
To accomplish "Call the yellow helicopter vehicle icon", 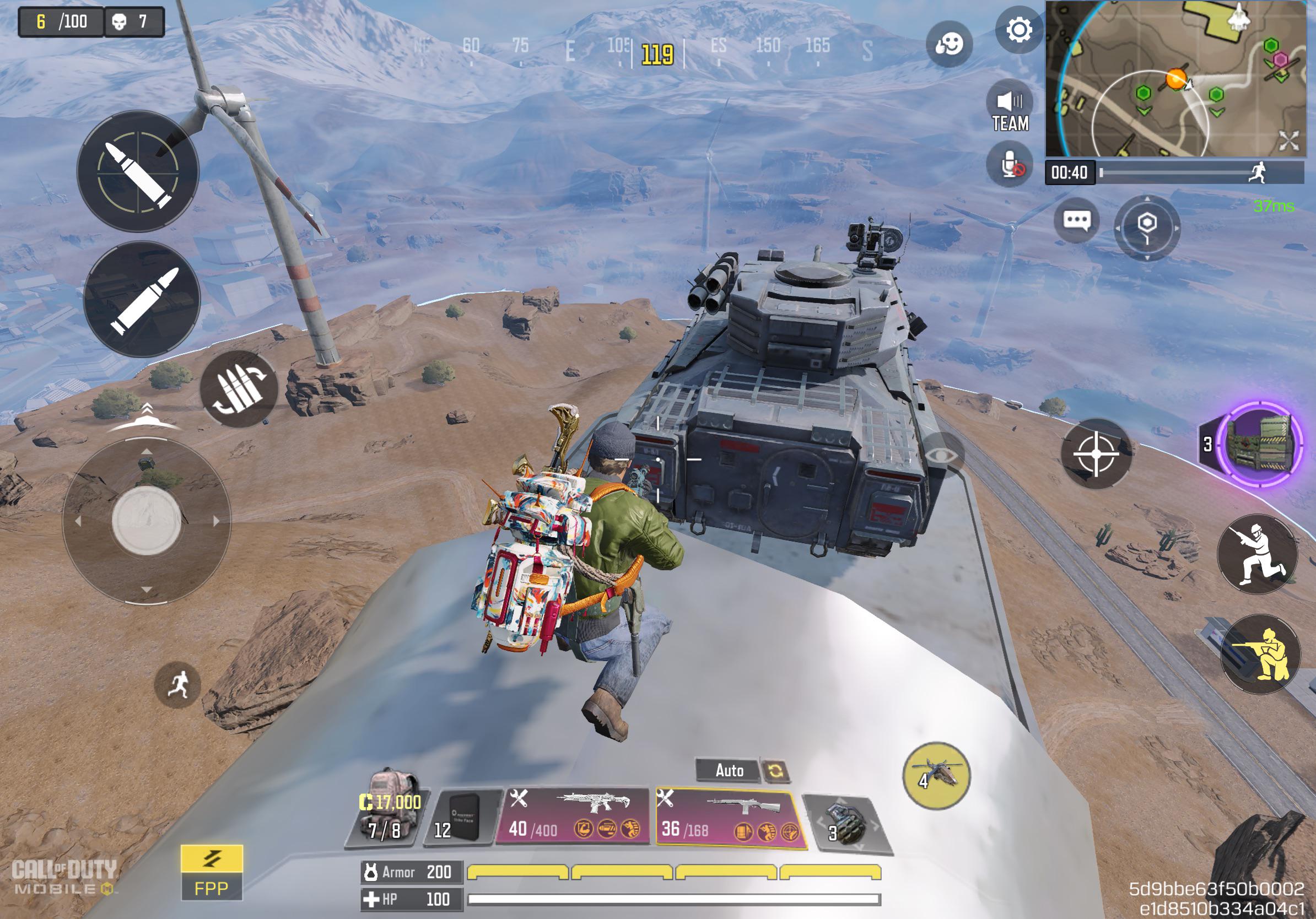I will 936,776.
